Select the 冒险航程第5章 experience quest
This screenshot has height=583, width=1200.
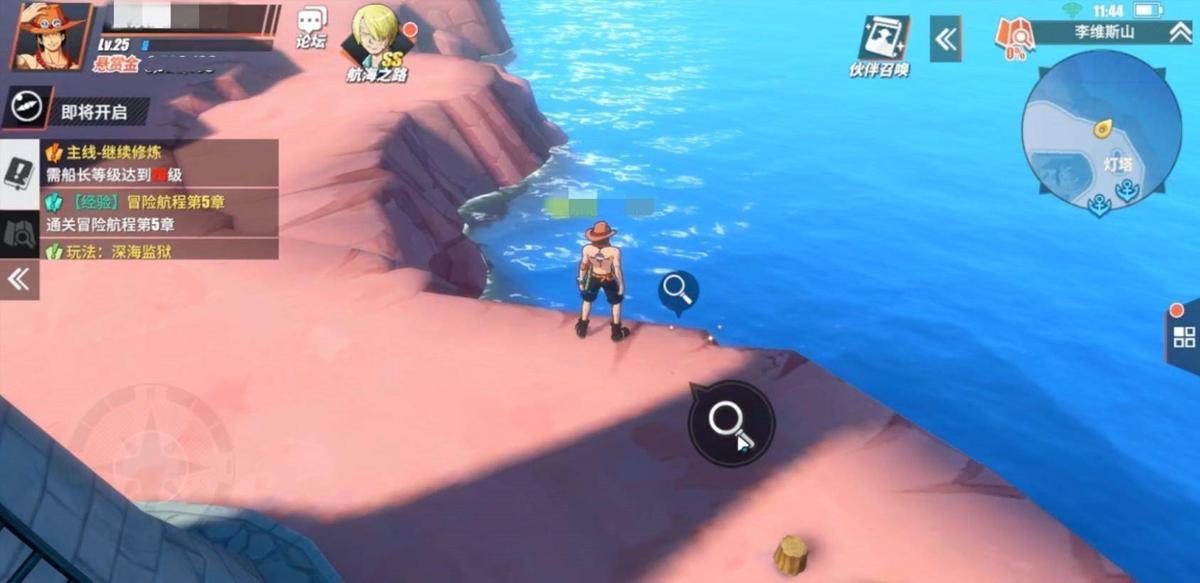click(160, 212)
